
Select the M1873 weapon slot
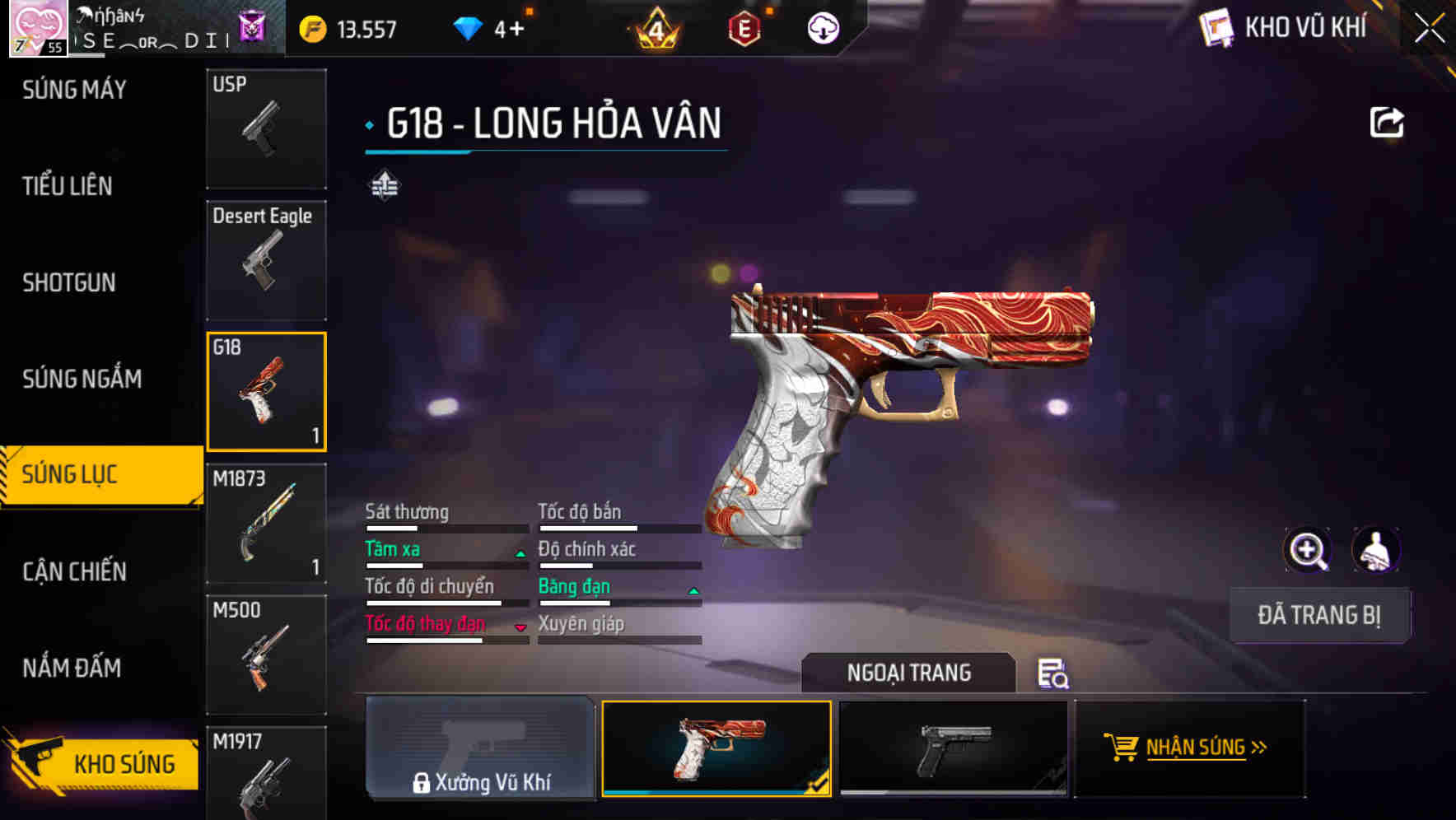point(266,524)
